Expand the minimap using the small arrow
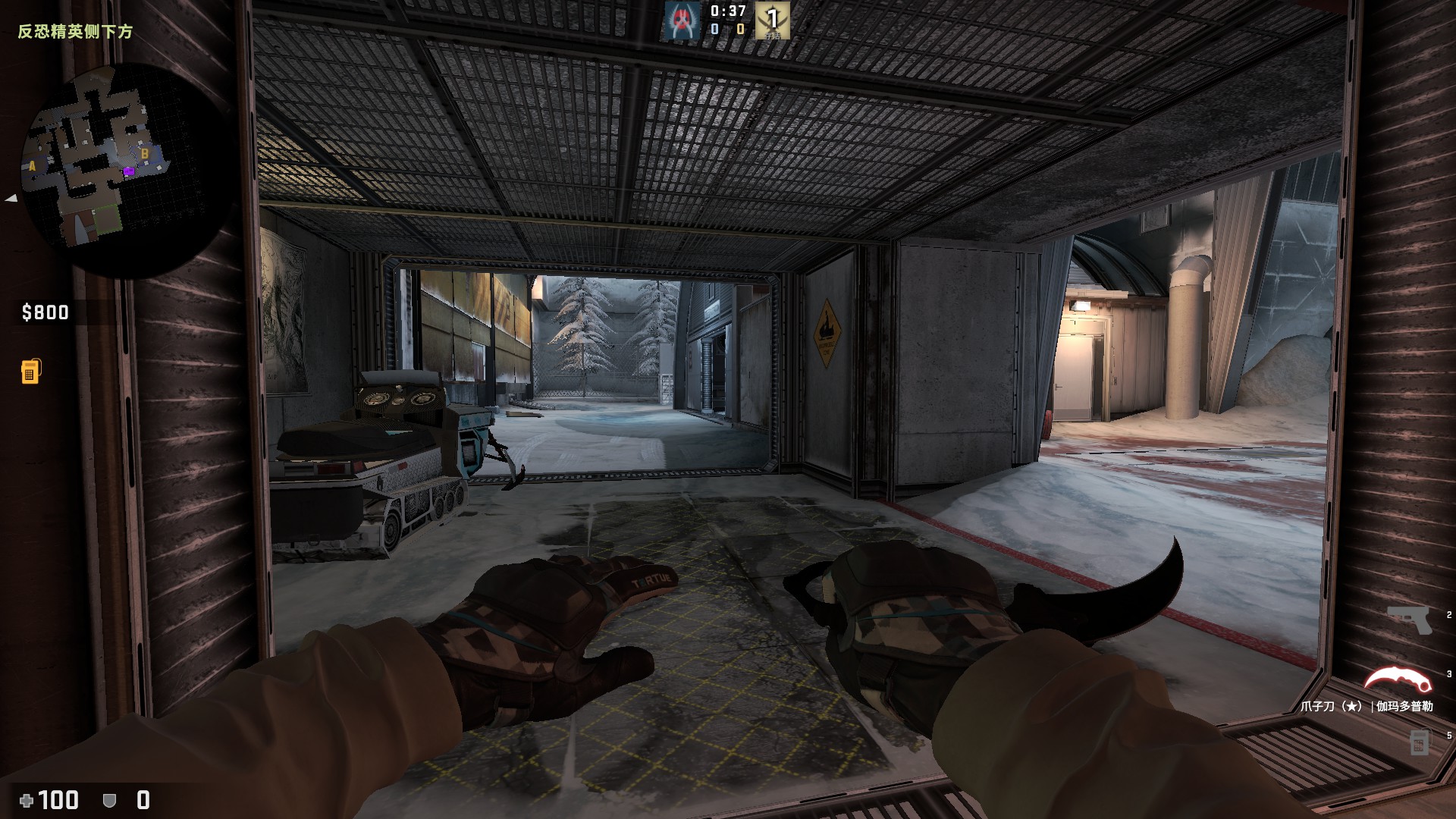This screenshot has height=819, width=1456. [11, 199]
